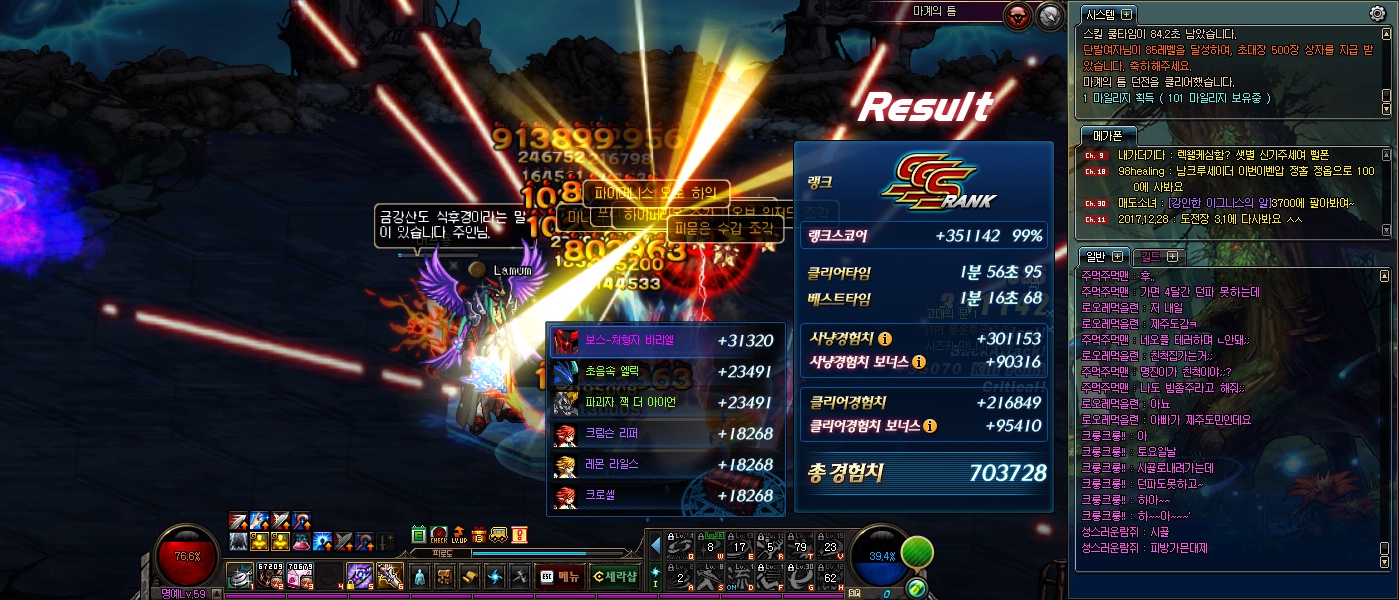This screenshot has width=1399, height=600.
Task: Click the LV.UP notification icon
Action: click(x=458, y=535)
